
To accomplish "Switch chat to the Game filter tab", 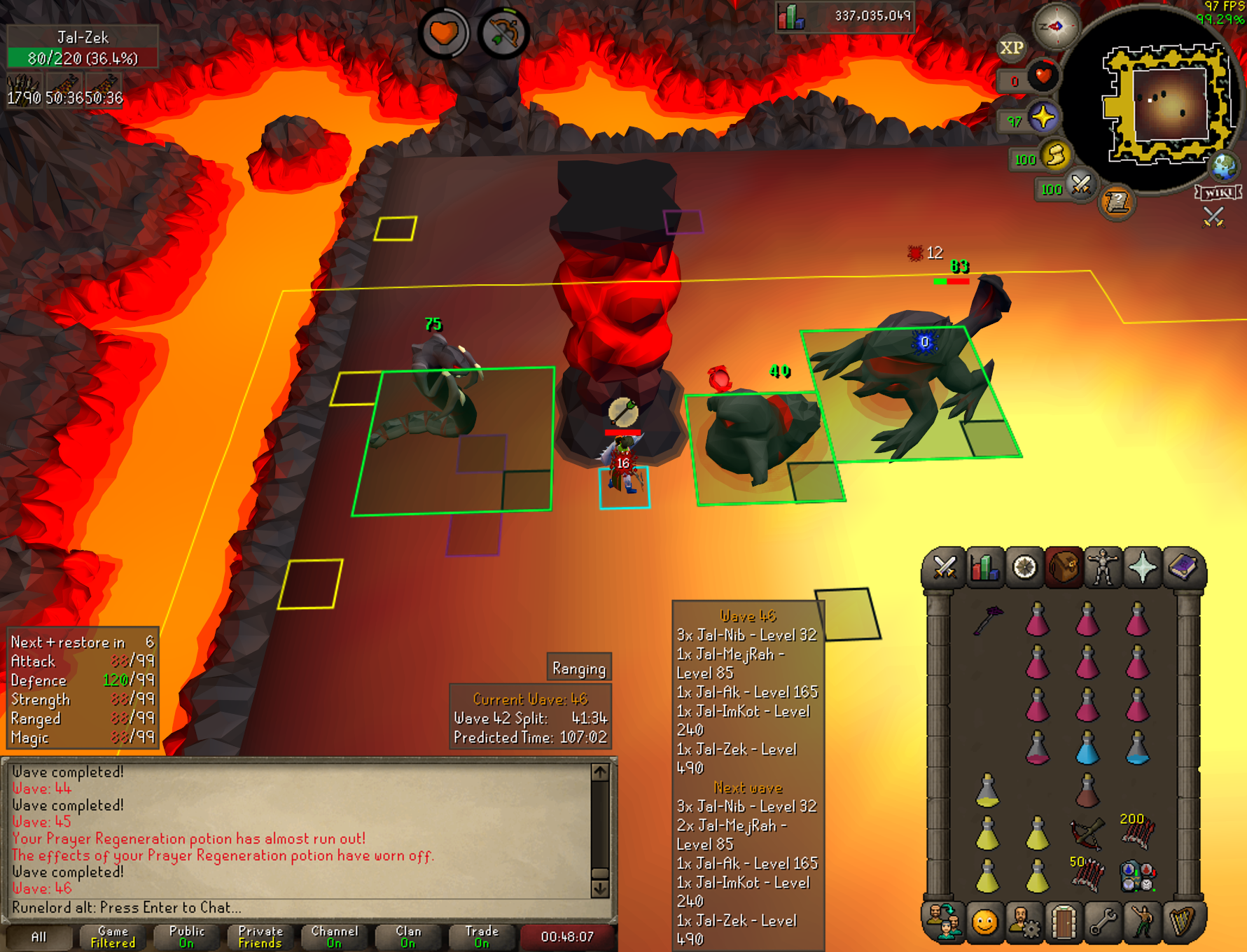I will 113,937.
